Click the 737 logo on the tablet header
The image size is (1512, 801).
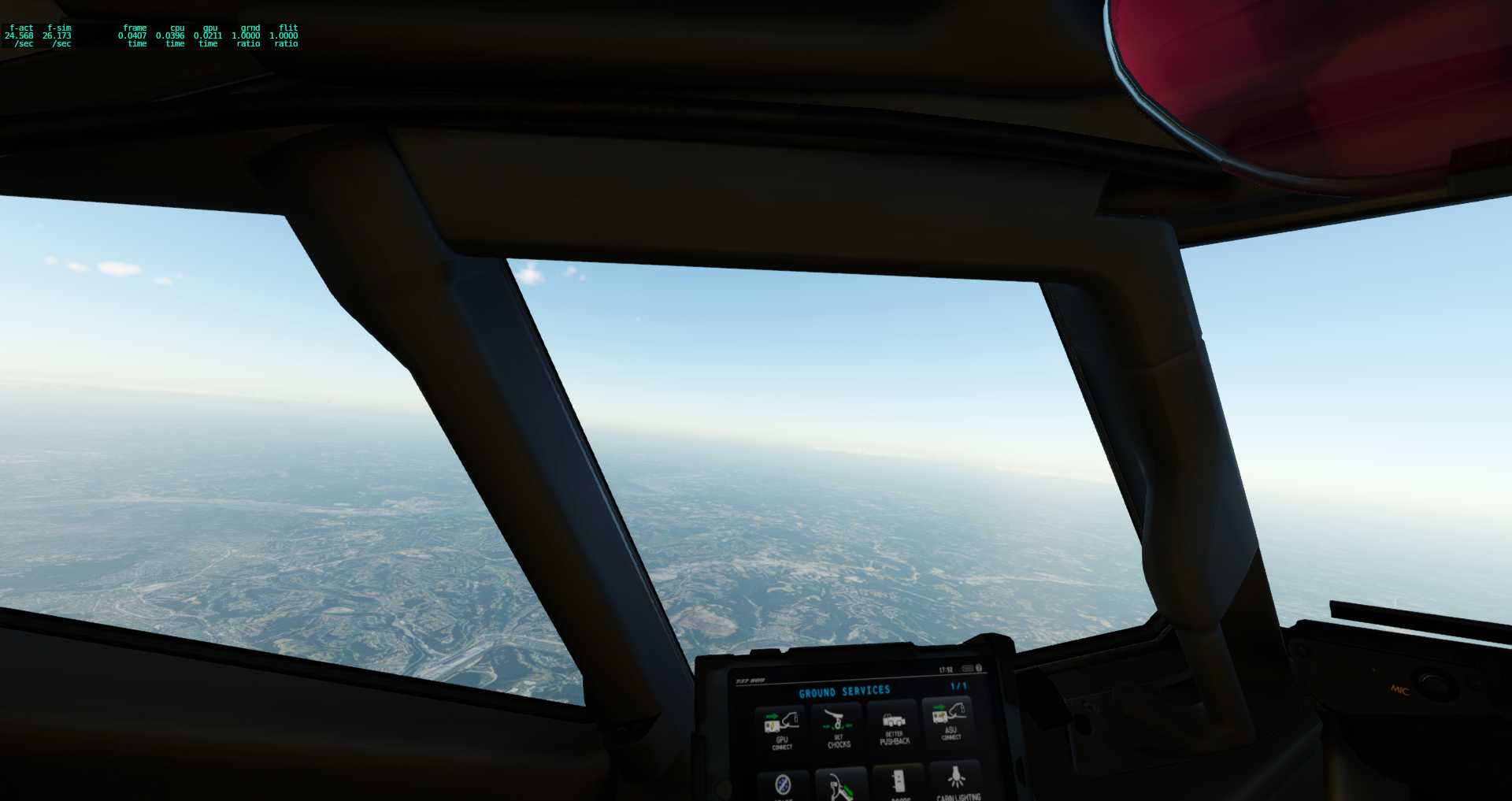tap(750, 680)
